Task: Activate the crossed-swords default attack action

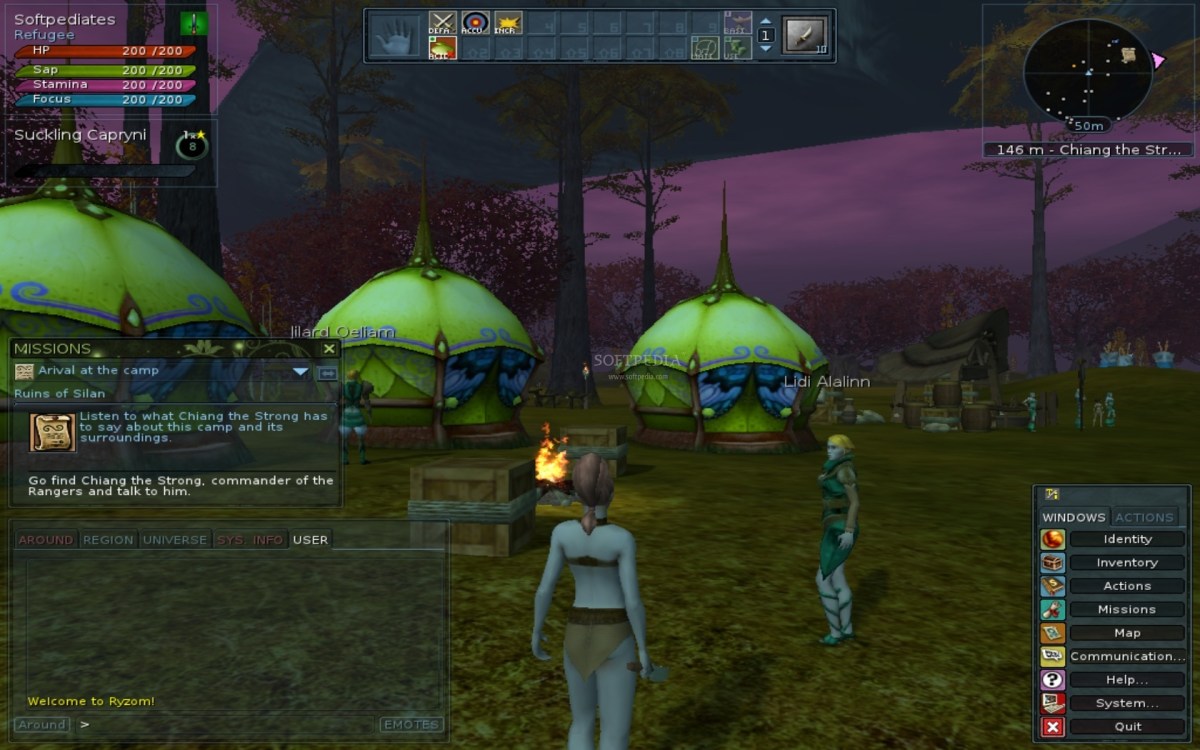Action: point(442,23)
